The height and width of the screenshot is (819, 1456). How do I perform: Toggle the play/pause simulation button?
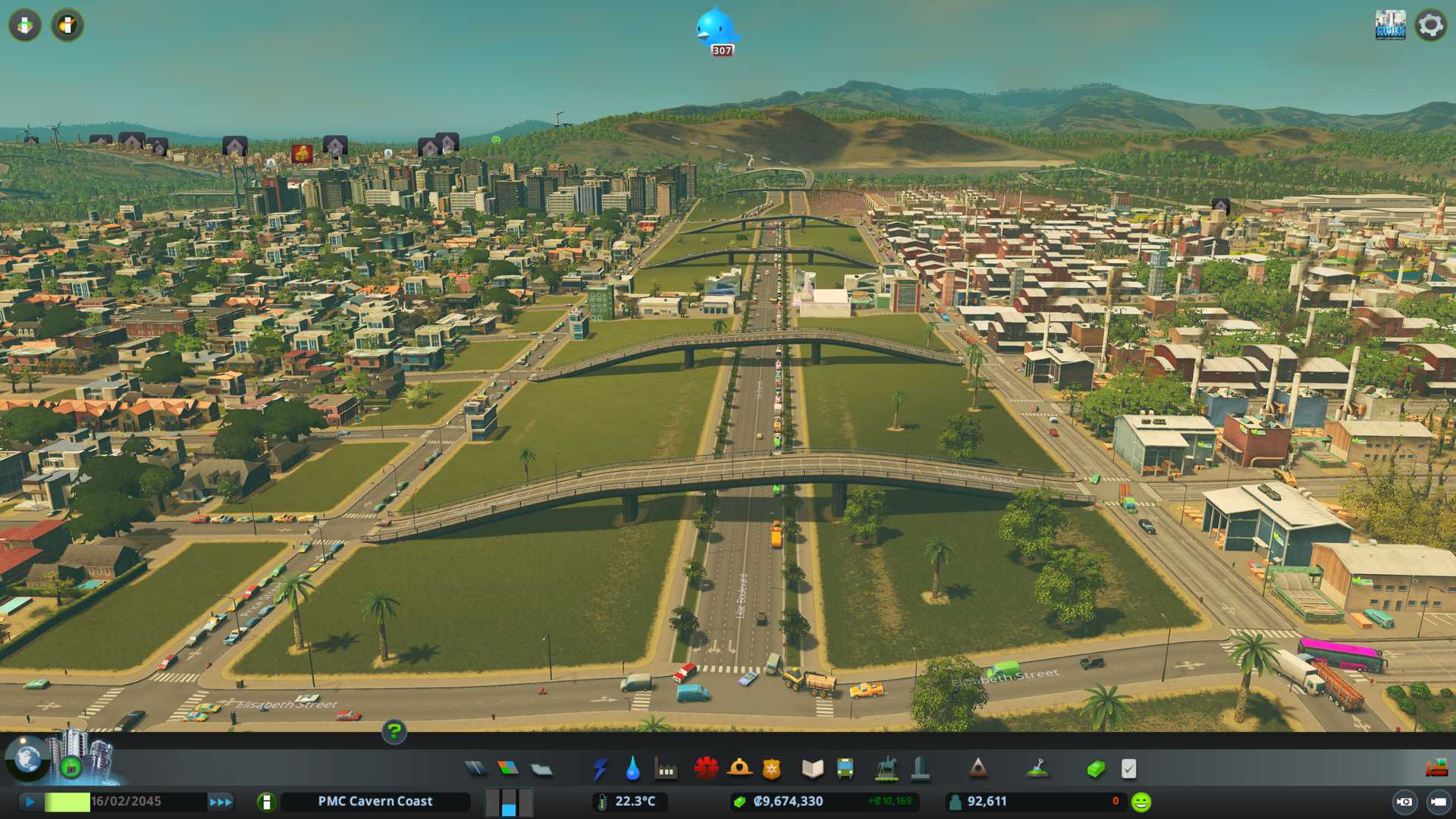[x=30, y=802]
